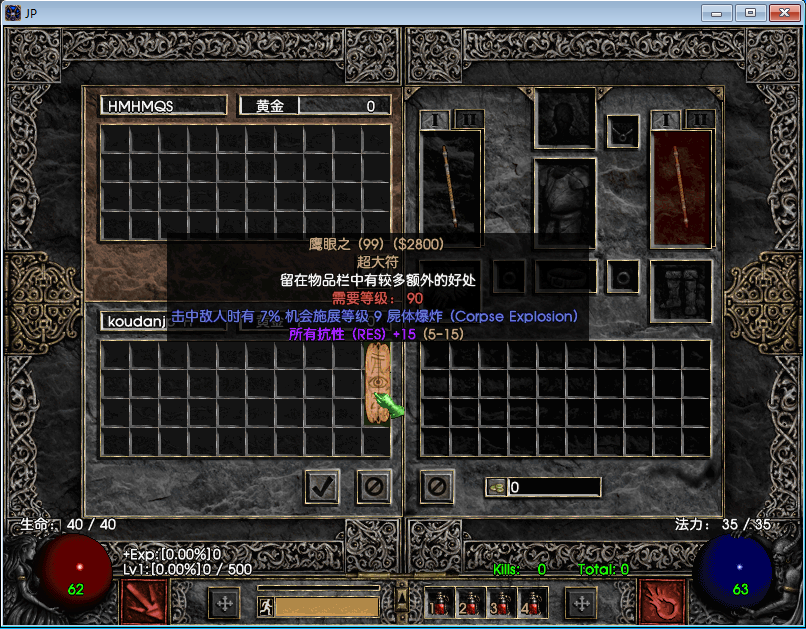
Task: Use the belt potion numbered 1
Action: click(x=437, y=604)
